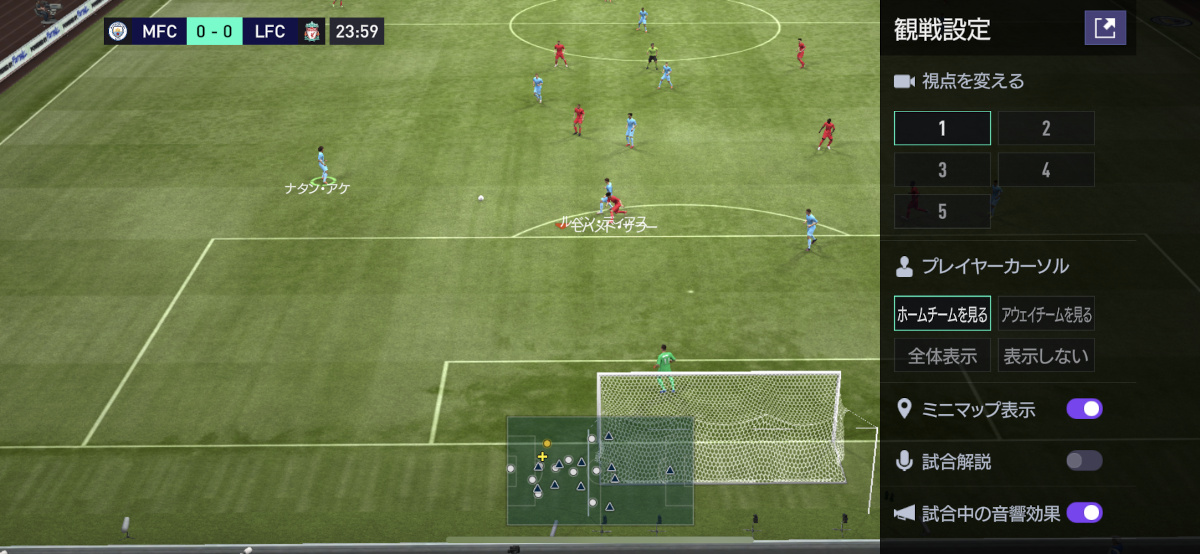Click the pitch minimap overlay
Viewport: 1200px width, 554px height.
point(600,470)
